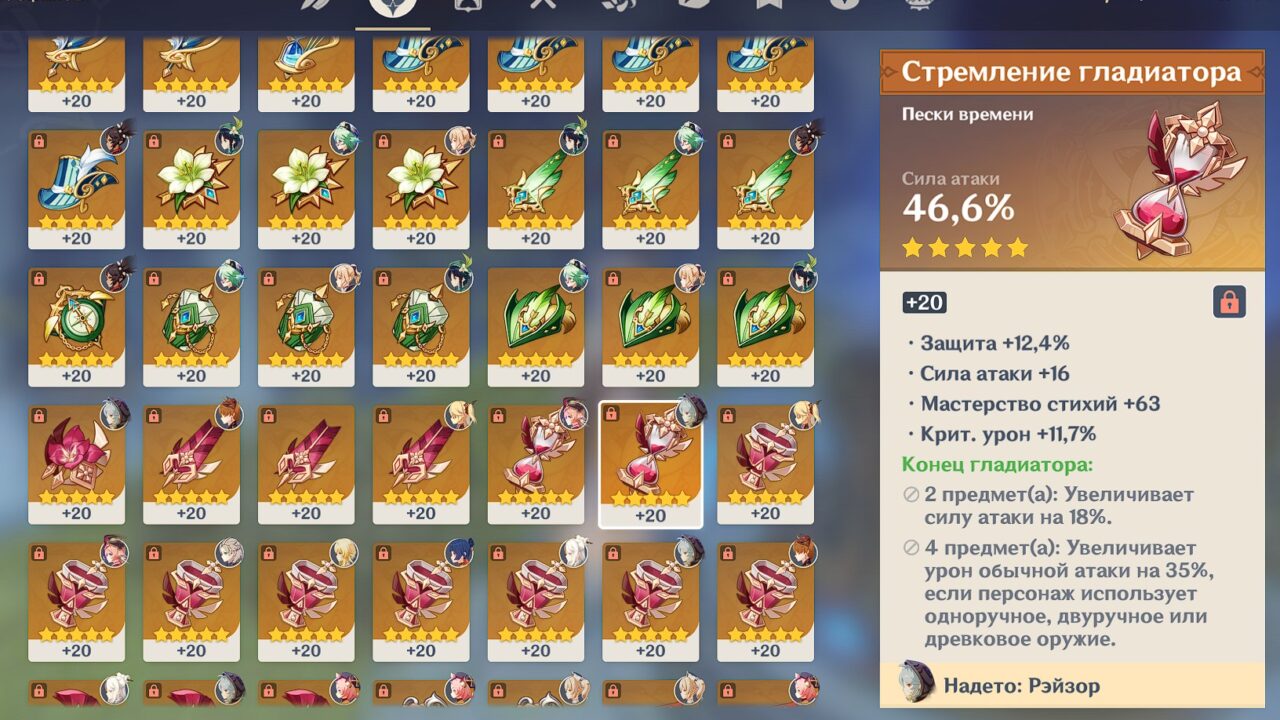This screenshot has width=1280, height=720.
Task: Click the five-star rating under Сила атаки
Action: [x=963, y=247]
